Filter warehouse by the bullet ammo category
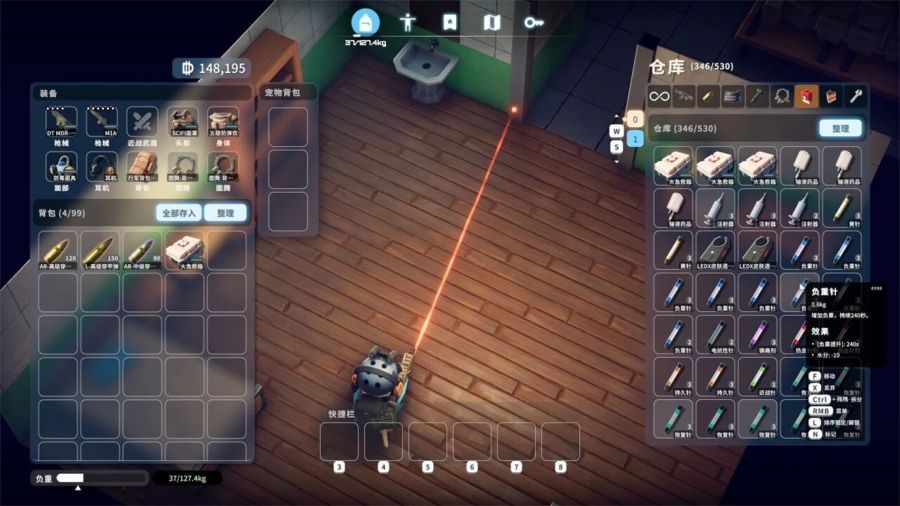This screenshot has width=900, height=506. tap(708, 96)
